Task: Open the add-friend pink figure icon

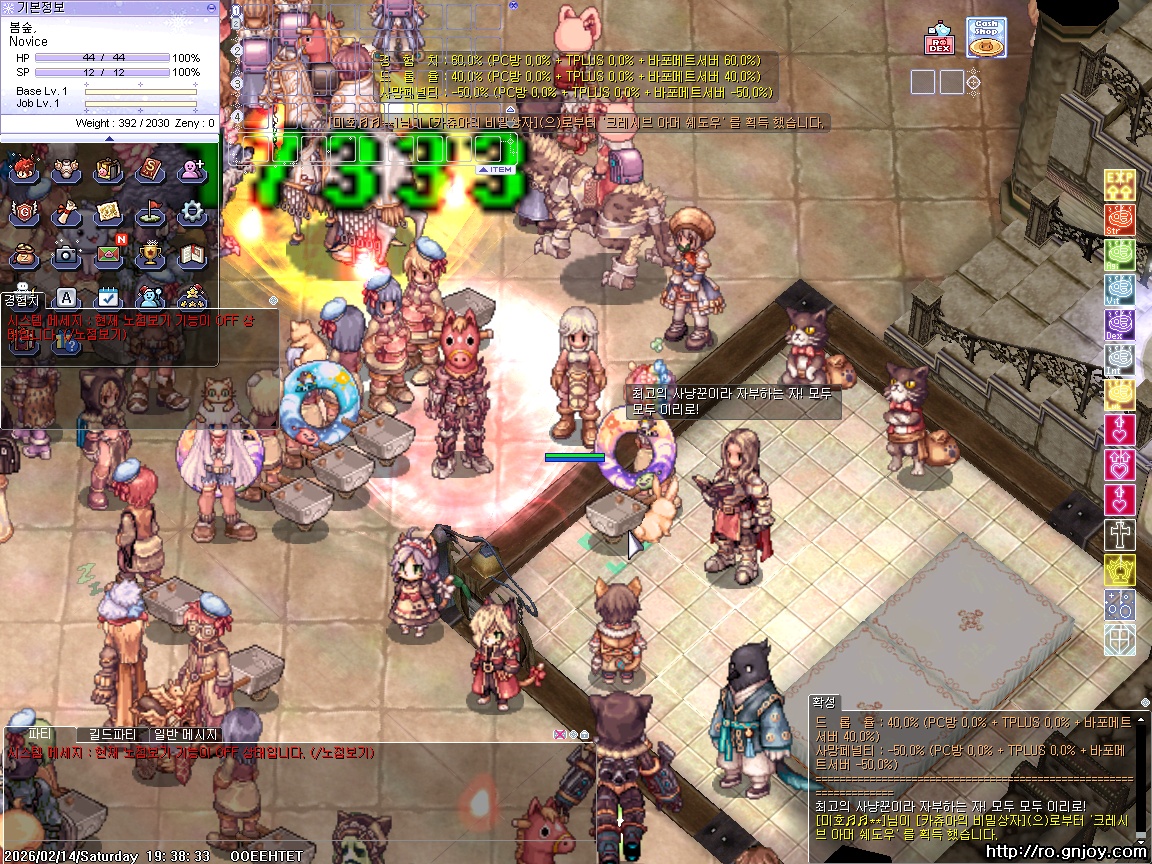Action: tap(192, 170)
